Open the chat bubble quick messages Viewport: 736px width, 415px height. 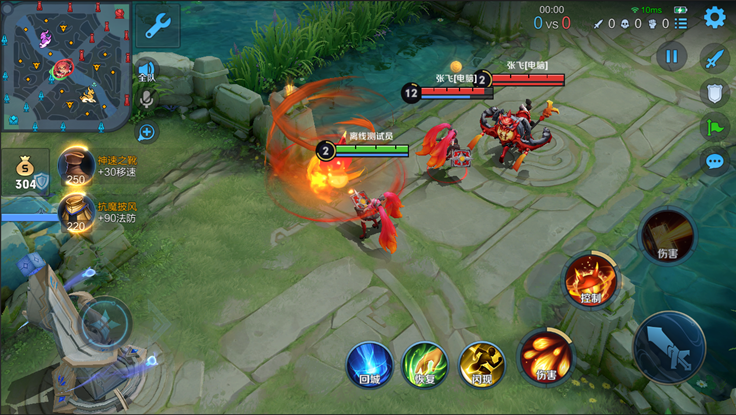tap(714, 160)
